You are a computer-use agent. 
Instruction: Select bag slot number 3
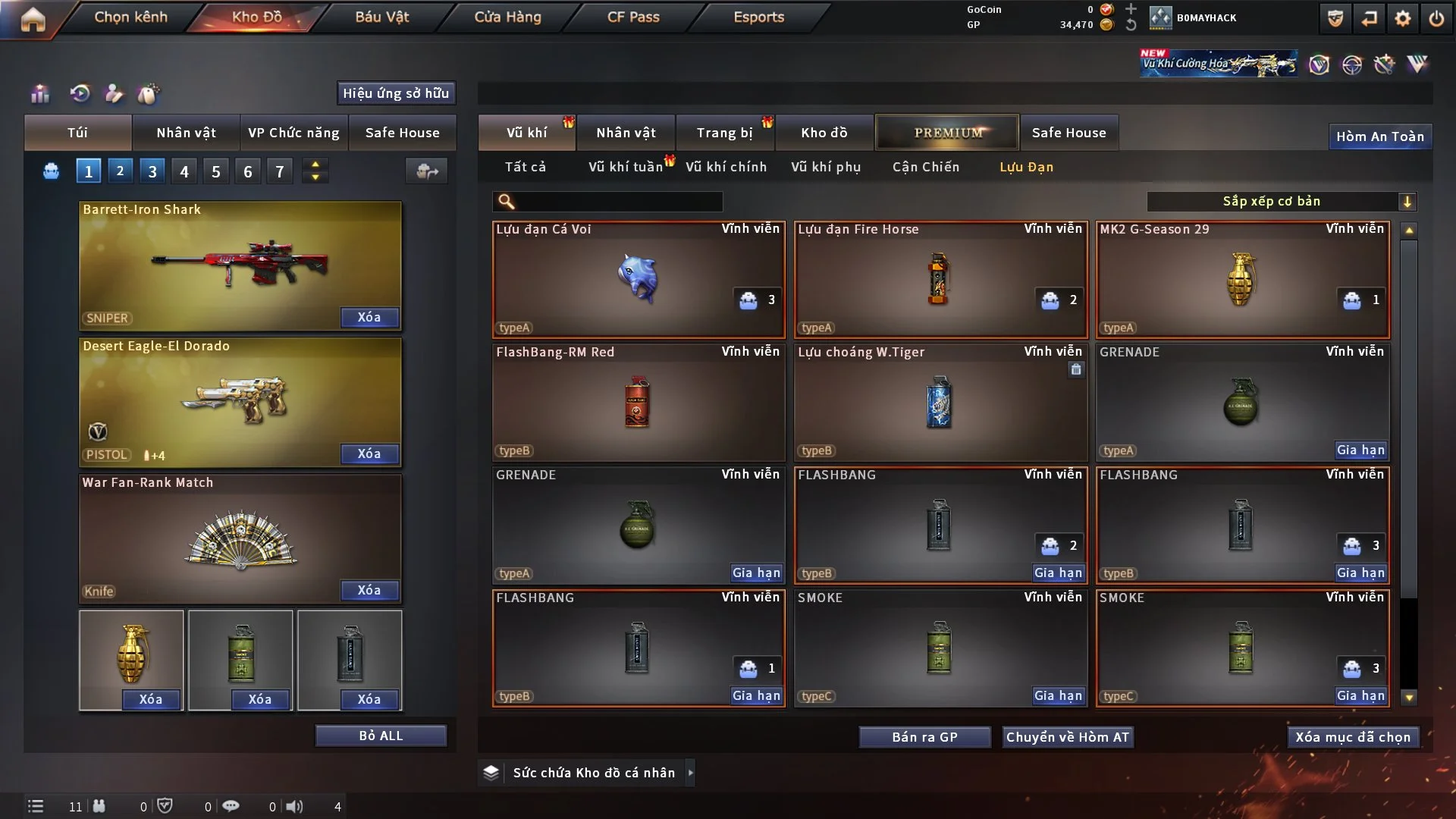click(152, 171)
